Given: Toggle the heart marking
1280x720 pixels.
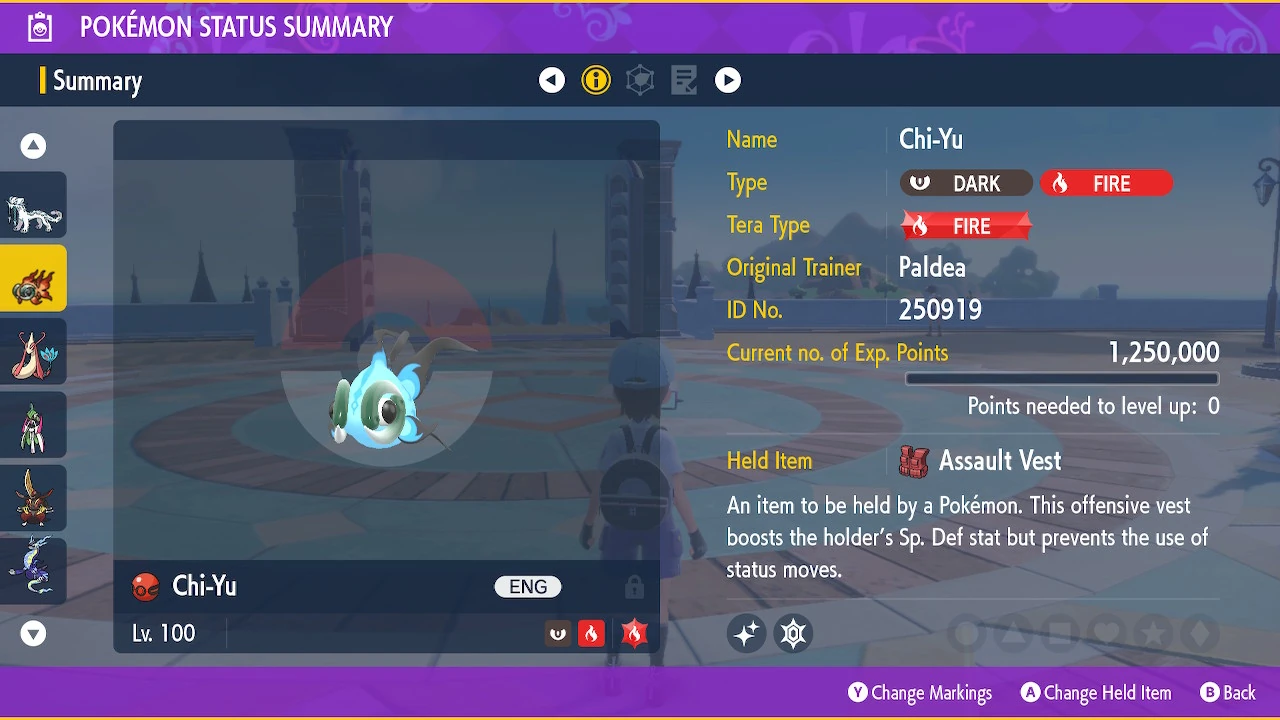Looking at the screenshot, I should click(x=1104, y=633).
